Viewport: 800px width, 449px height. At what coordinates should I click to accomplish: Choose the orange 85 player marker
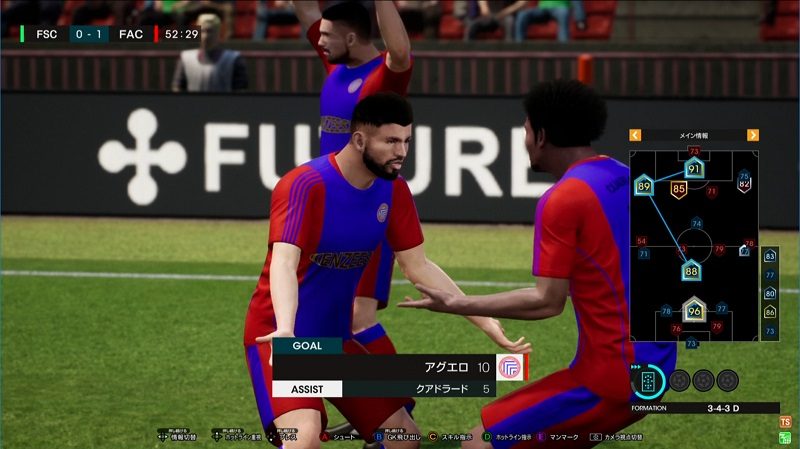click(x=679, y=188)
